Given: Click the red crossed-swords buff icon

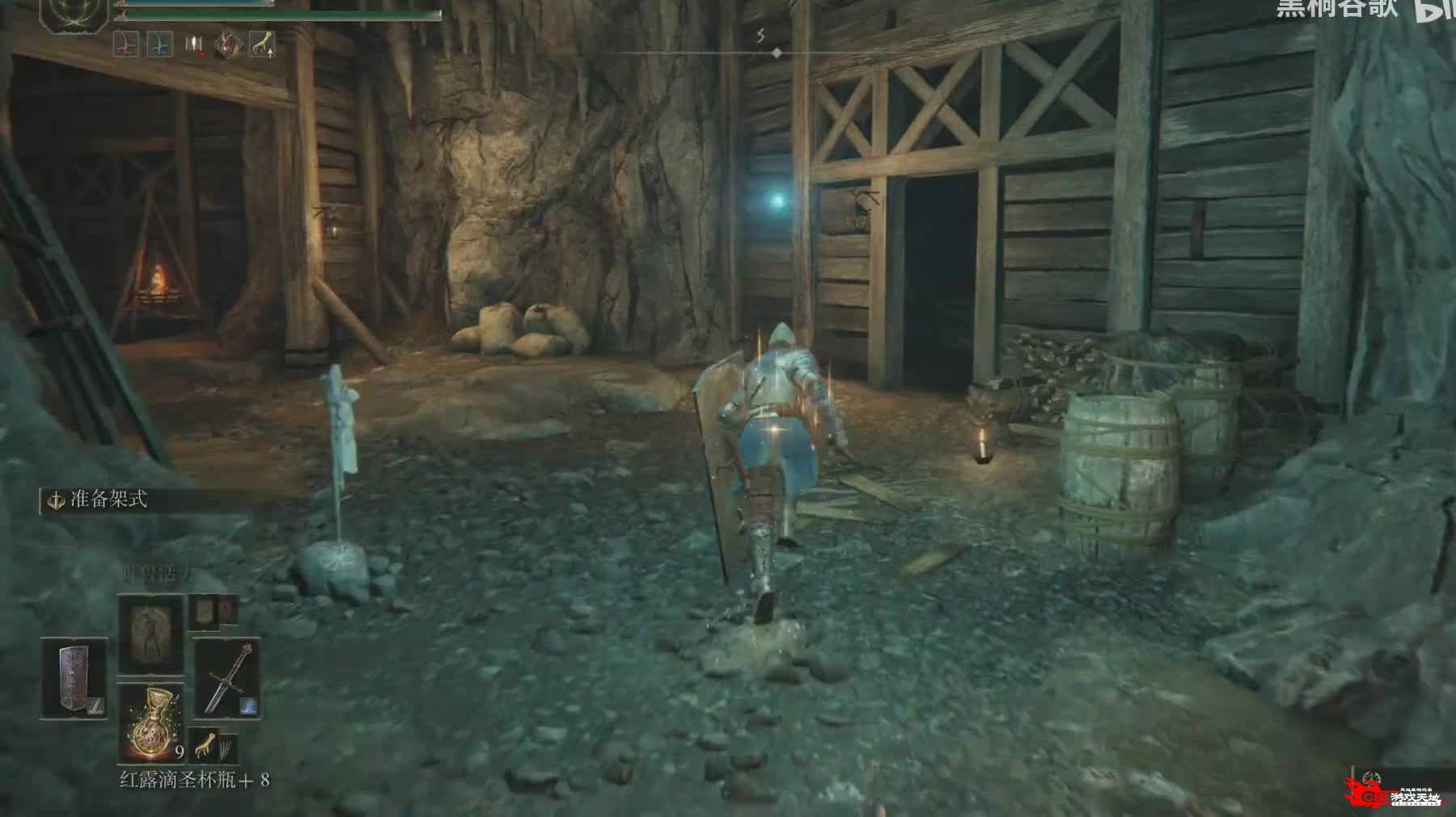Looking at the screenshot, I should coord(126,44).
